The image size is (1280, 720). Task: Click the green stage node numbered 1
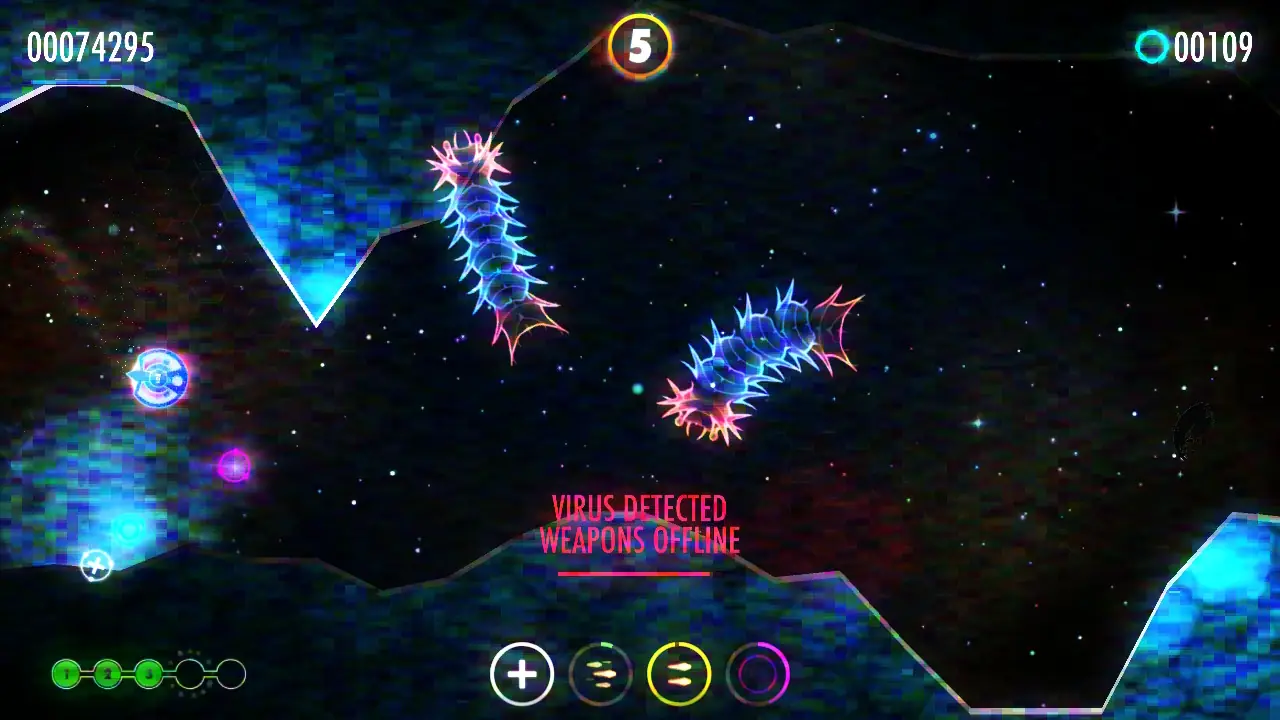point(66,674)
